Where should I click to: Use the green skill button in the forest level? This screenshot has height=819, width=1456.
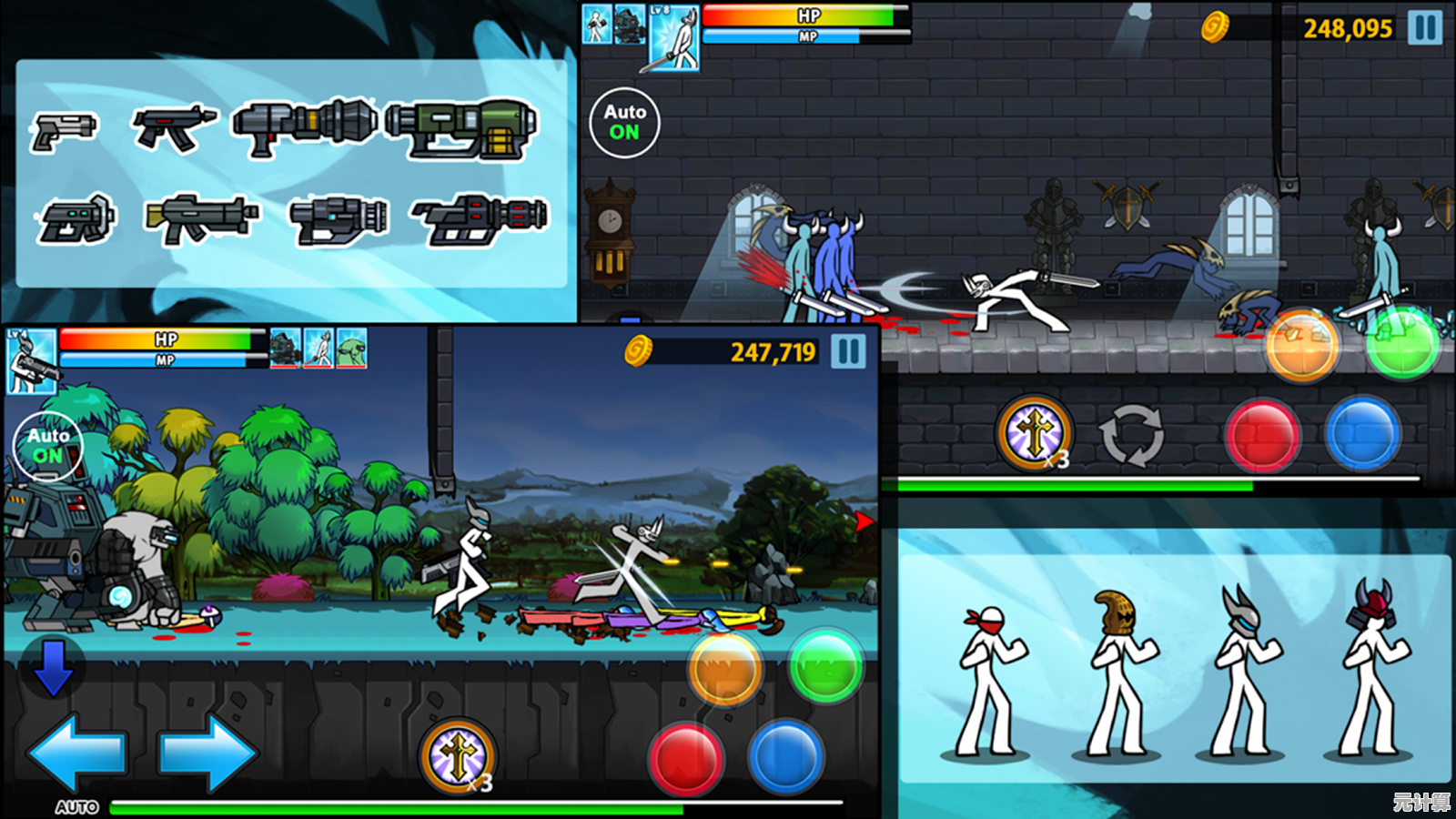[826, 667]
